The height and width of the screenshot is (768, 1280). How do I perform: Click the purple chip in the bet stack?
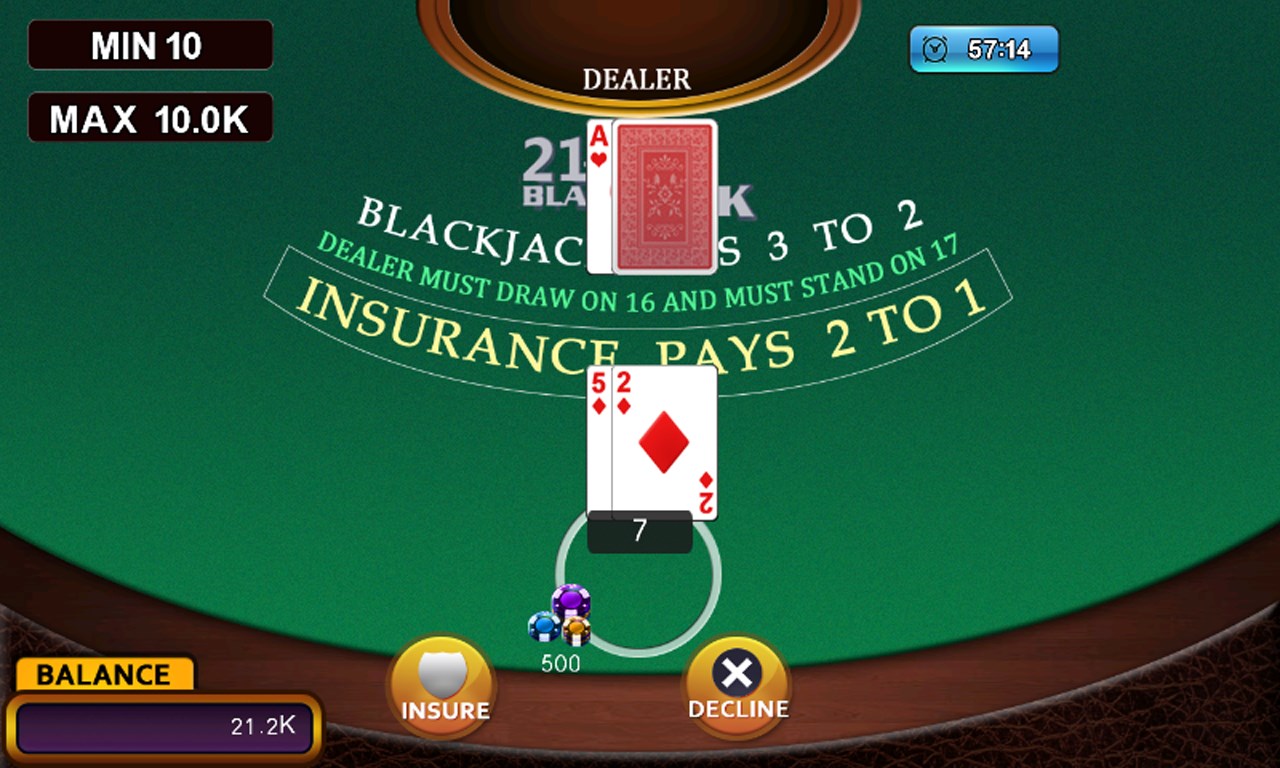coord(570,600)
